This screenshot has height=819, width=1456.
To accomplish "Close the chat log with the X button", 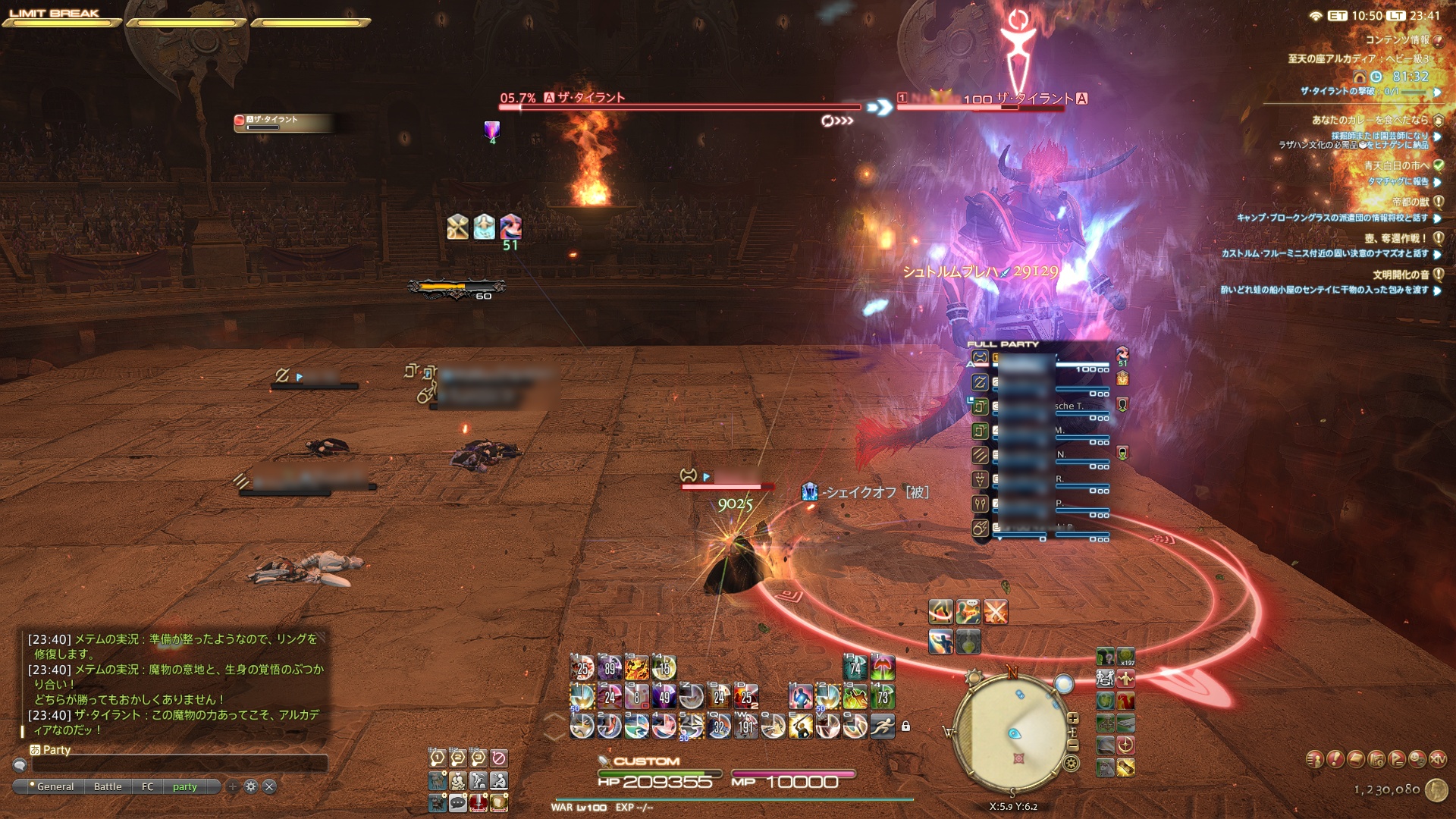I will point(269,787).
